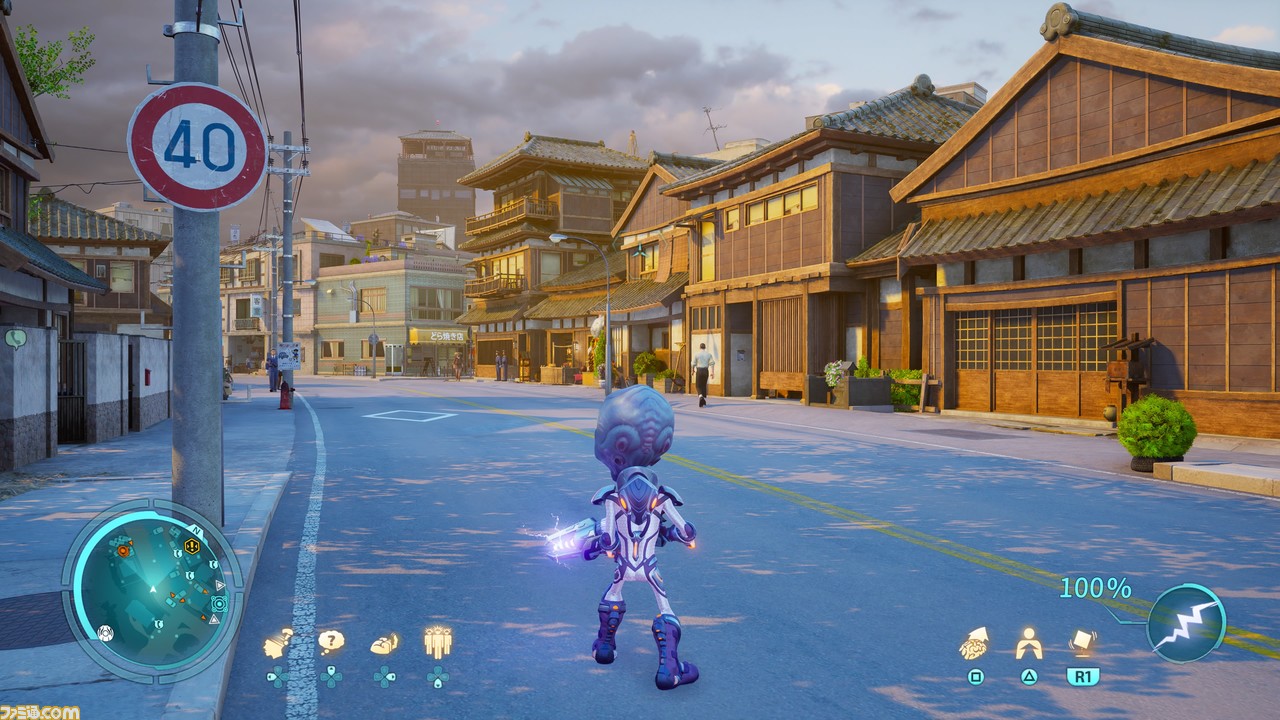
Task: Use the psychokinesis floating cube ability
Action: (1082, 641)
